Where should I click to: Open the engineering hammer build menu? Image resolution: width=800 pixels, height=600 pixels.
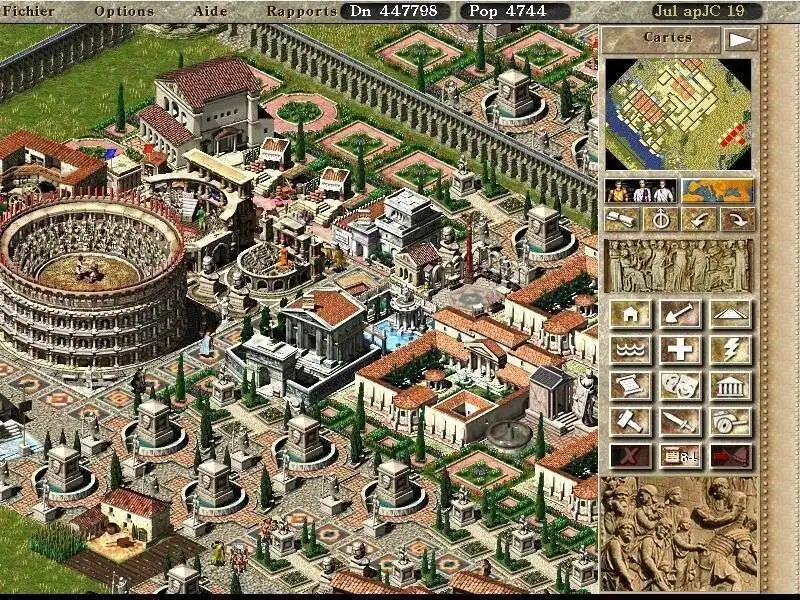coord(630,422)
